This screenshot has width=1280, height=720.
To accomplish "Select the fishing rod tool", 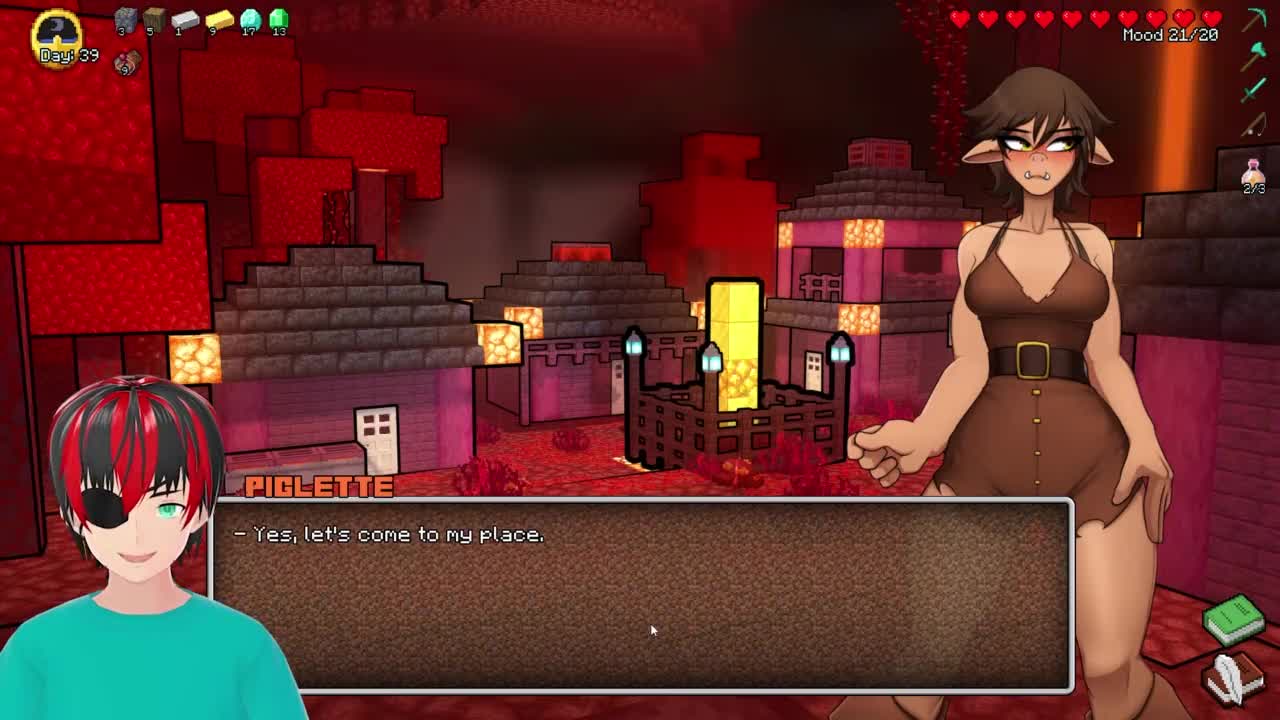I will (x=1254, y=126).
